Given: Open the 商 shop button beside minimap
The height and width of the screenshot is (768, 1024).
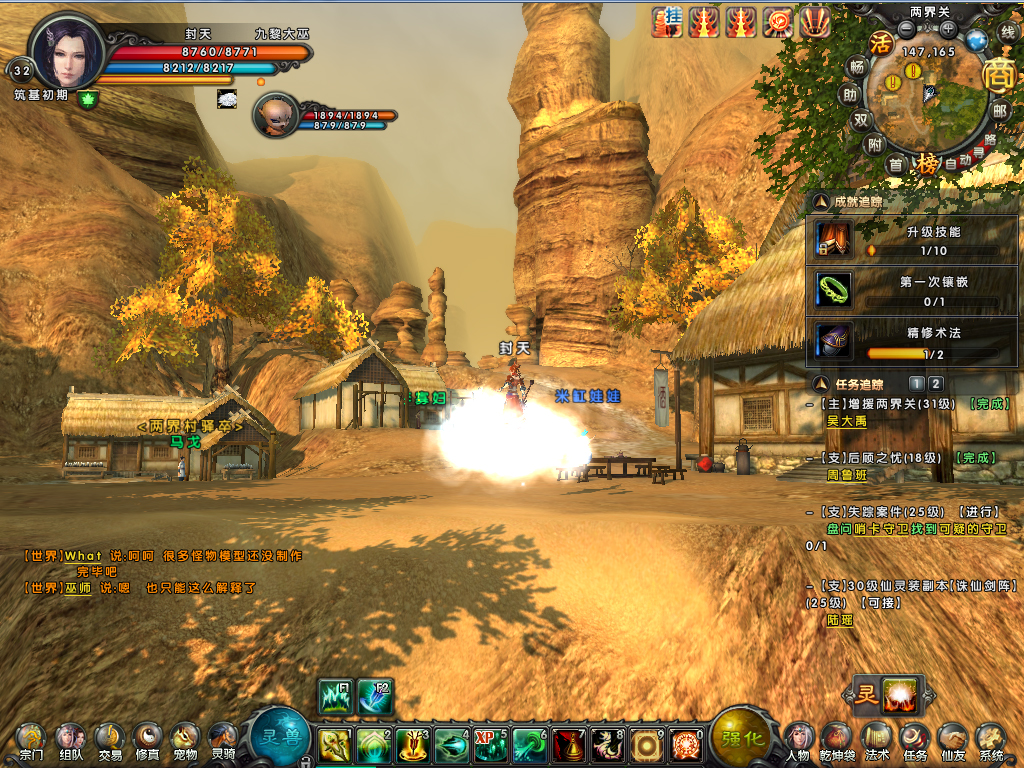Looking at the screenshot, I should point(997,74).
